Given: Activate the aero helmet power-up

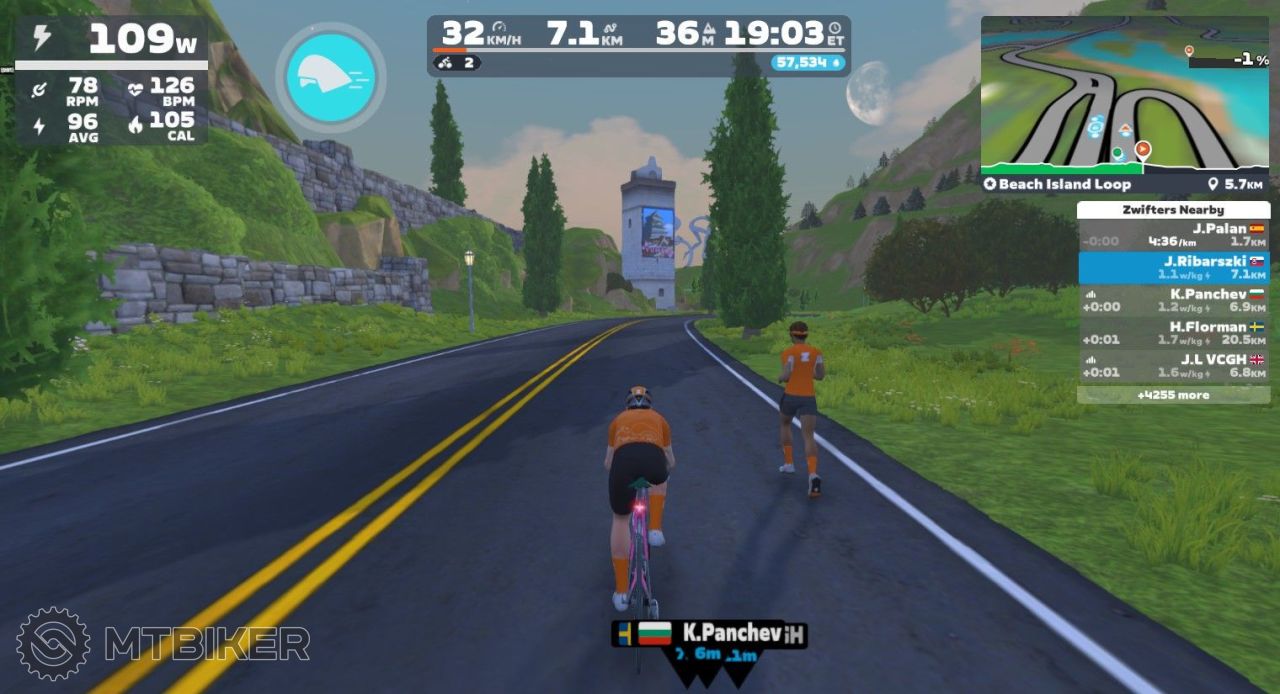Looking at the screenshot, I should (330, 77).
